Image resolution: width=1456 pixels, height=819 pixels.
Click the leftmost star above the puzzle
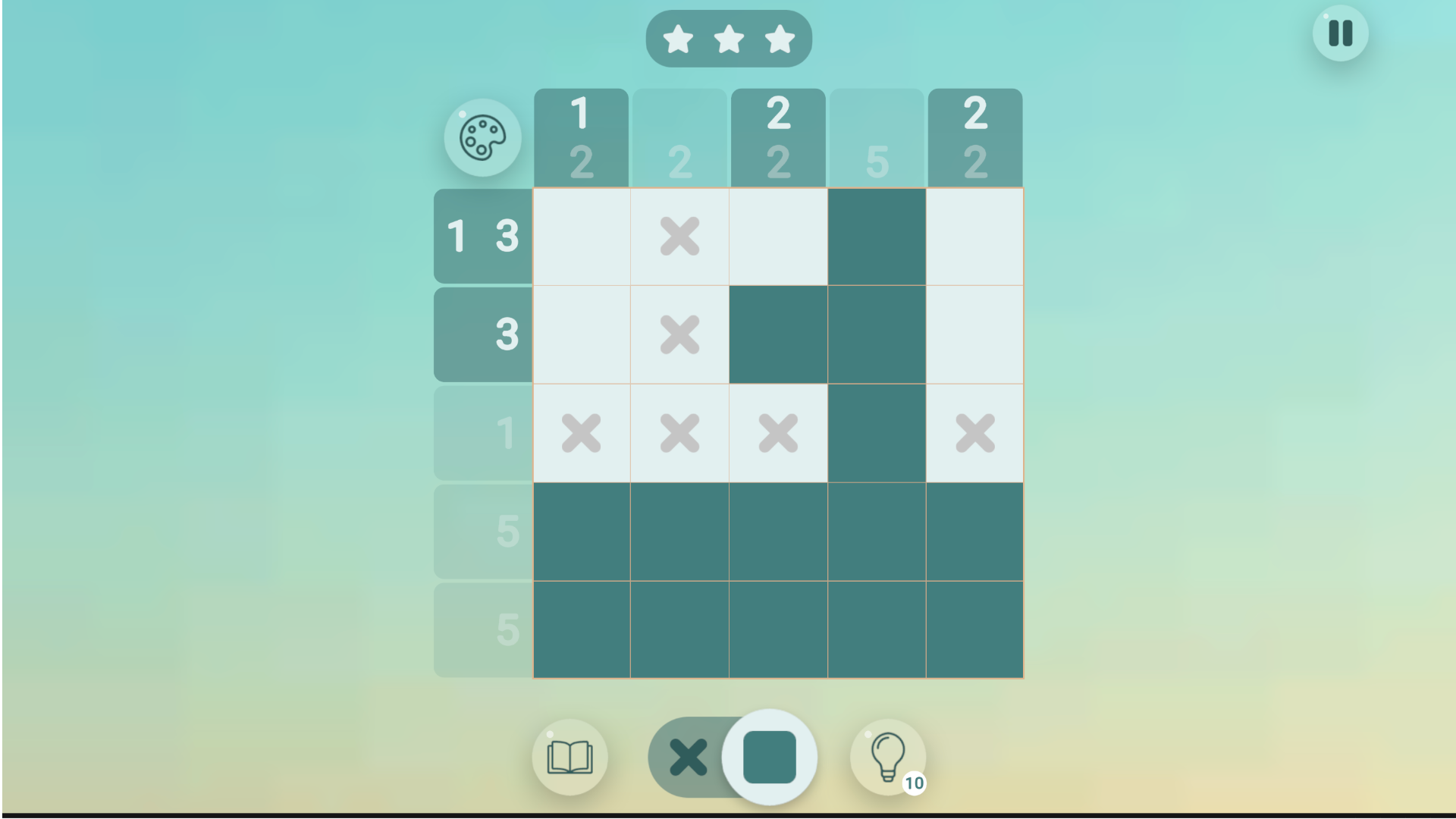(679, 38)
